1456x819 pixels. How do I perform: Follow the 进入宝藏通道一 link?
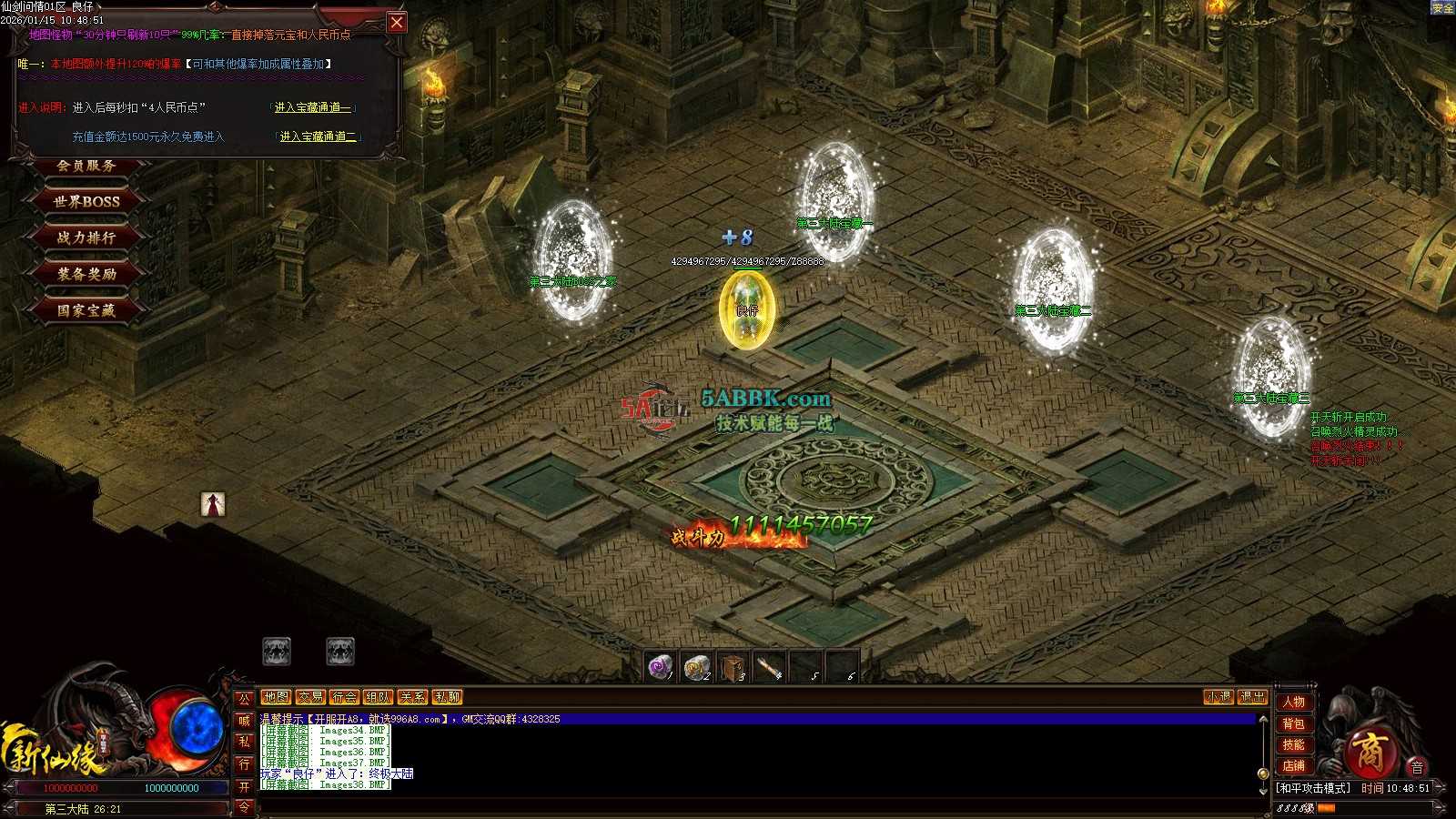(313, 107)
